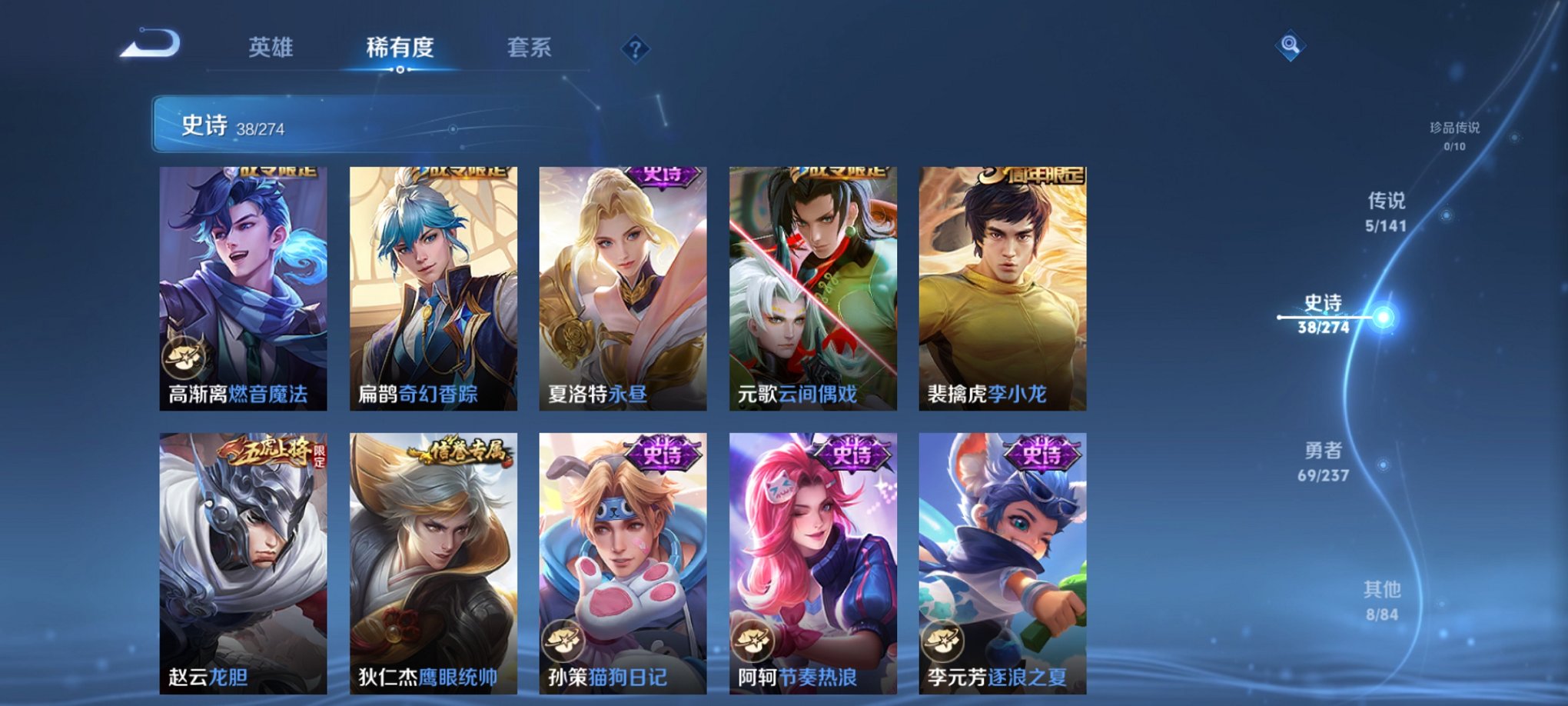Screen dimensions: 1568x706
Task: Switch to the 英雄 tab
Action: pyautogui.click(x=271, y=48)
